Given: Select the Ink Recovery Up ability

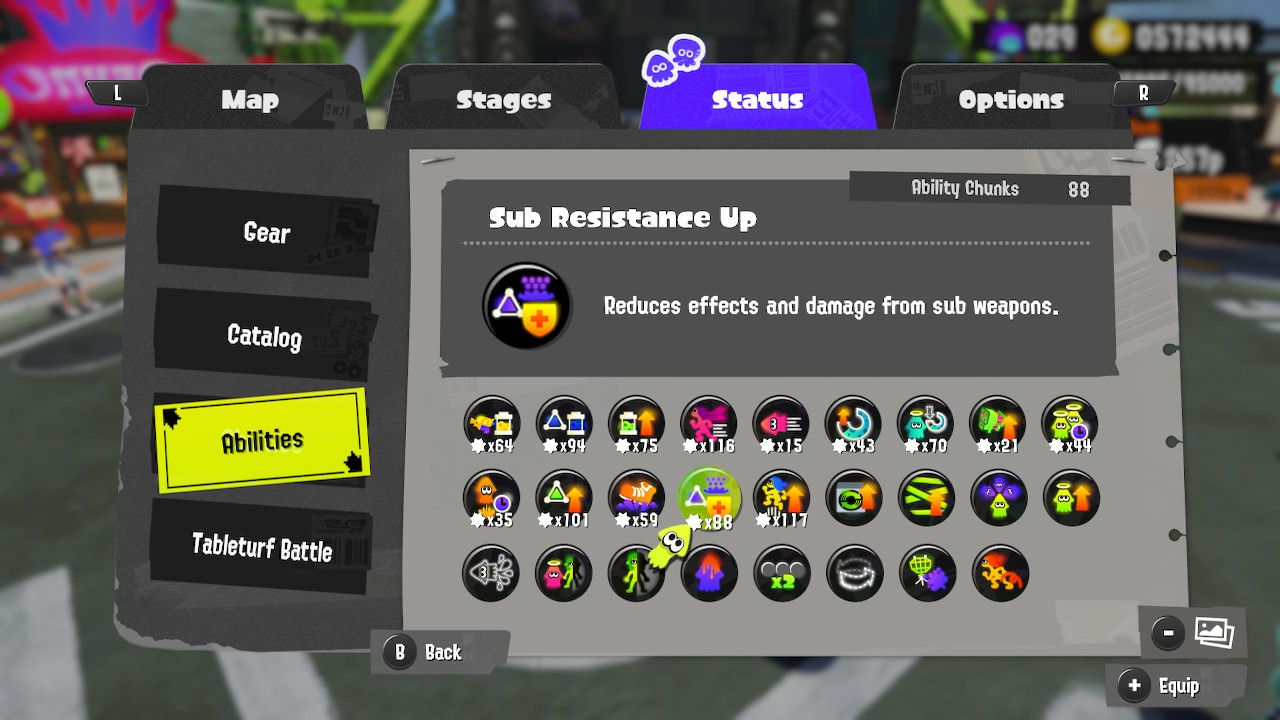Looking at the screenshot, I should coord(636,424).
